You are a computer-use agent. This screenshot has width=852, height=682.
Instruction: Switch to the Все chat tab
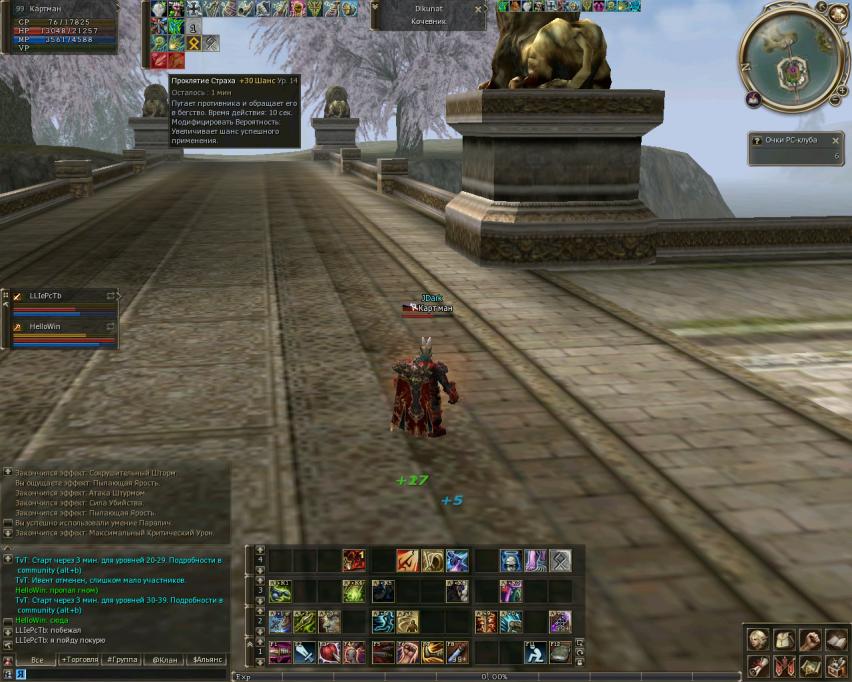point(37,660)
